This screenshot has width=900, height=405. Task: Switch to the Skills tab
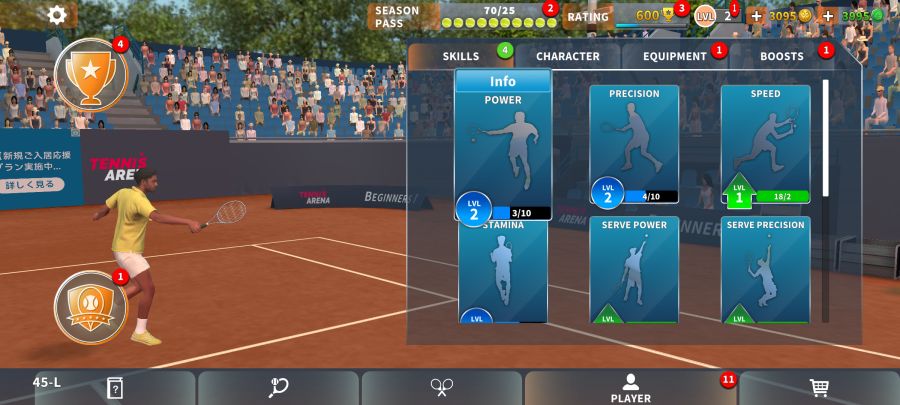(x=461, y=56)
